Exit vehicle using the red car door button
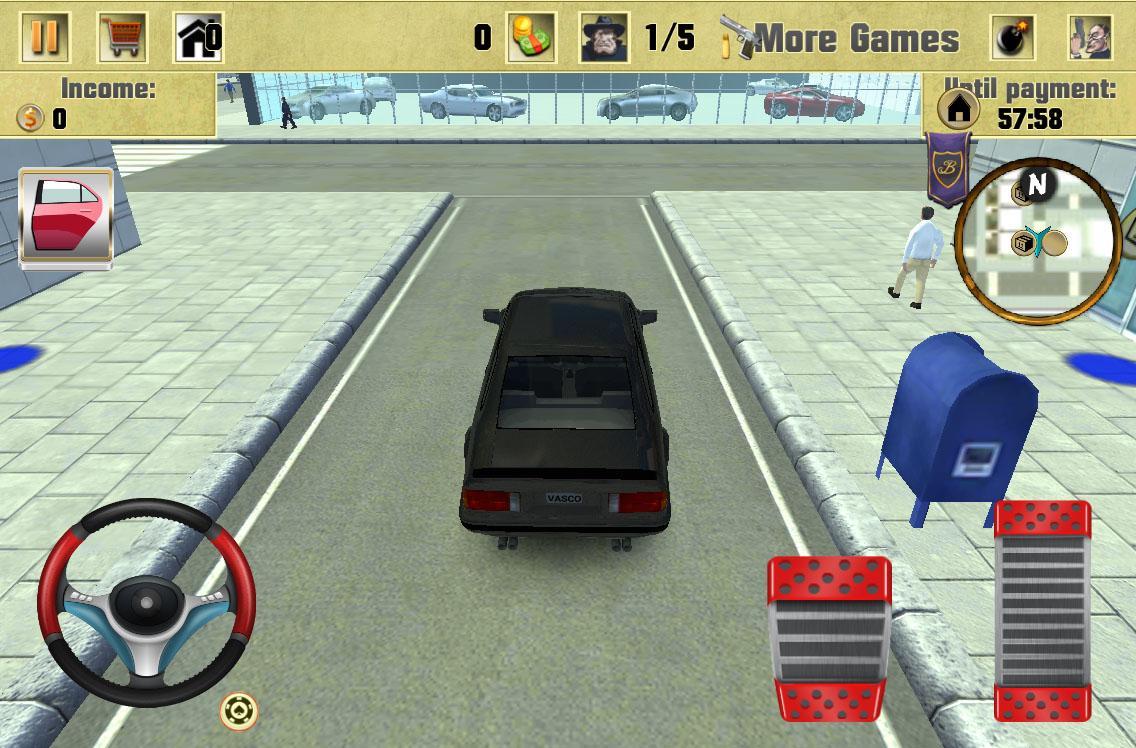 click(x=66, y=216)
